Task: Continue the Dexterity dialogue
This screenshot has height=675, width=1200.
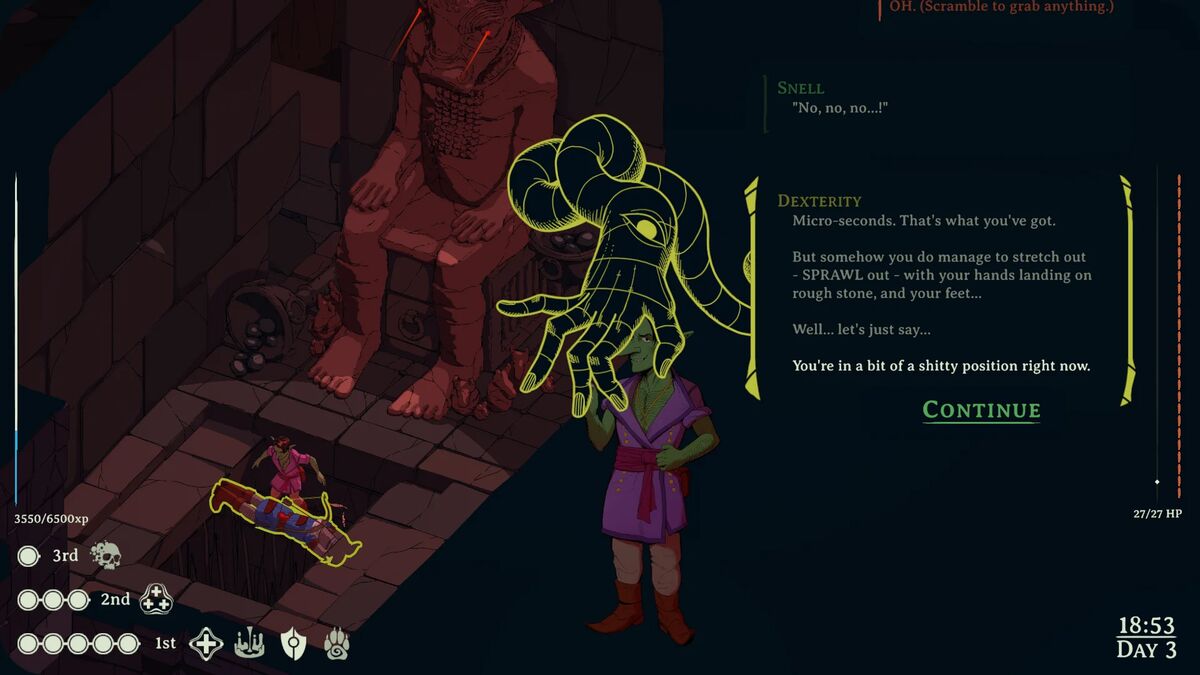Action: click(981, 410)
